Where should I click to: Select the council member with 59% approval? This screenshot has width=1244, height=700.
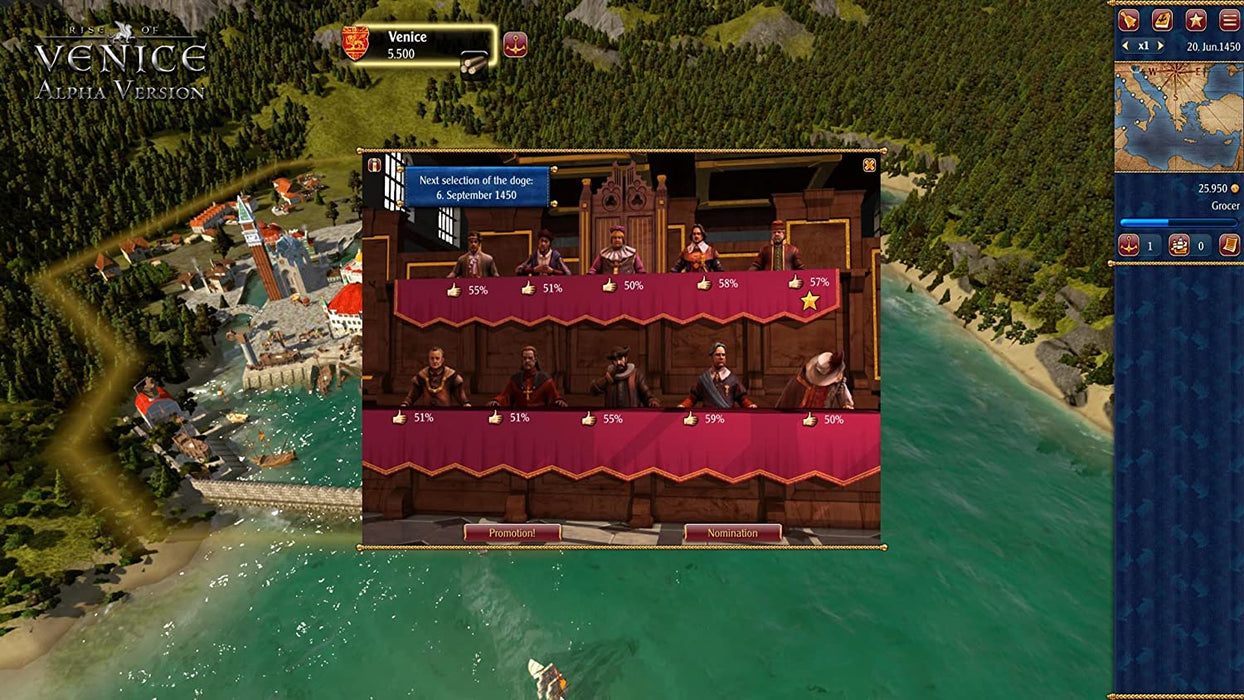[717, 378]
